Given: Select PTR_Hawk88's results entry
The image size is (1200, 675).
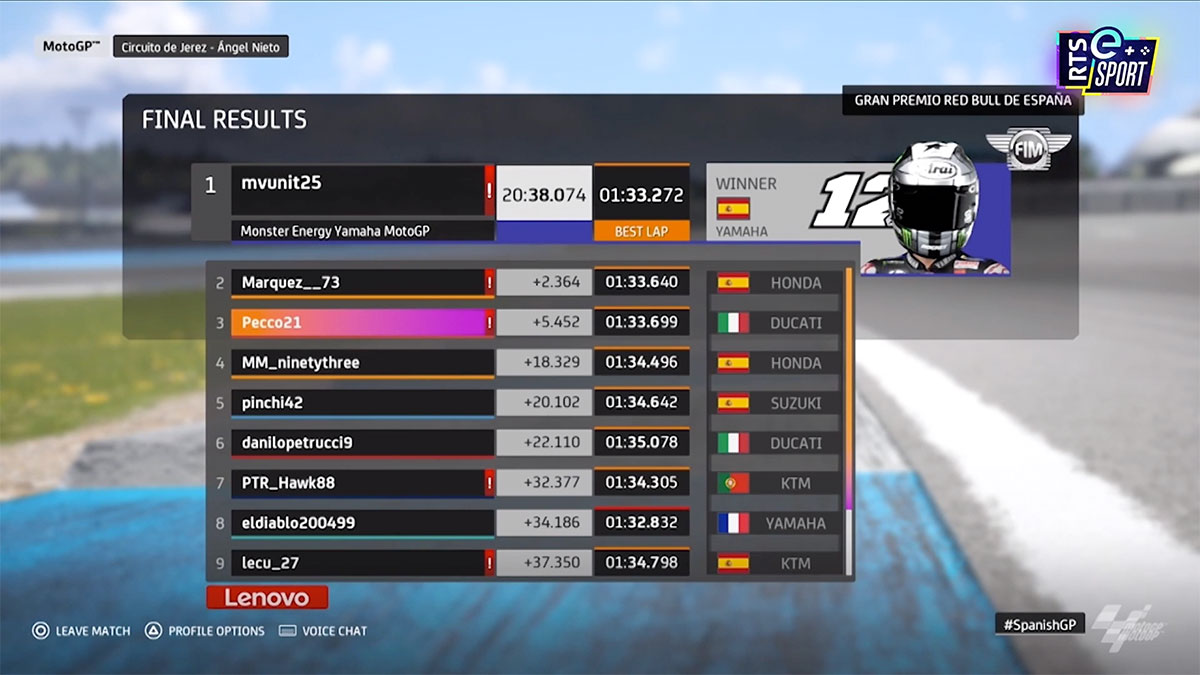Looking at the screenshot, I should [x=361, y=483].
